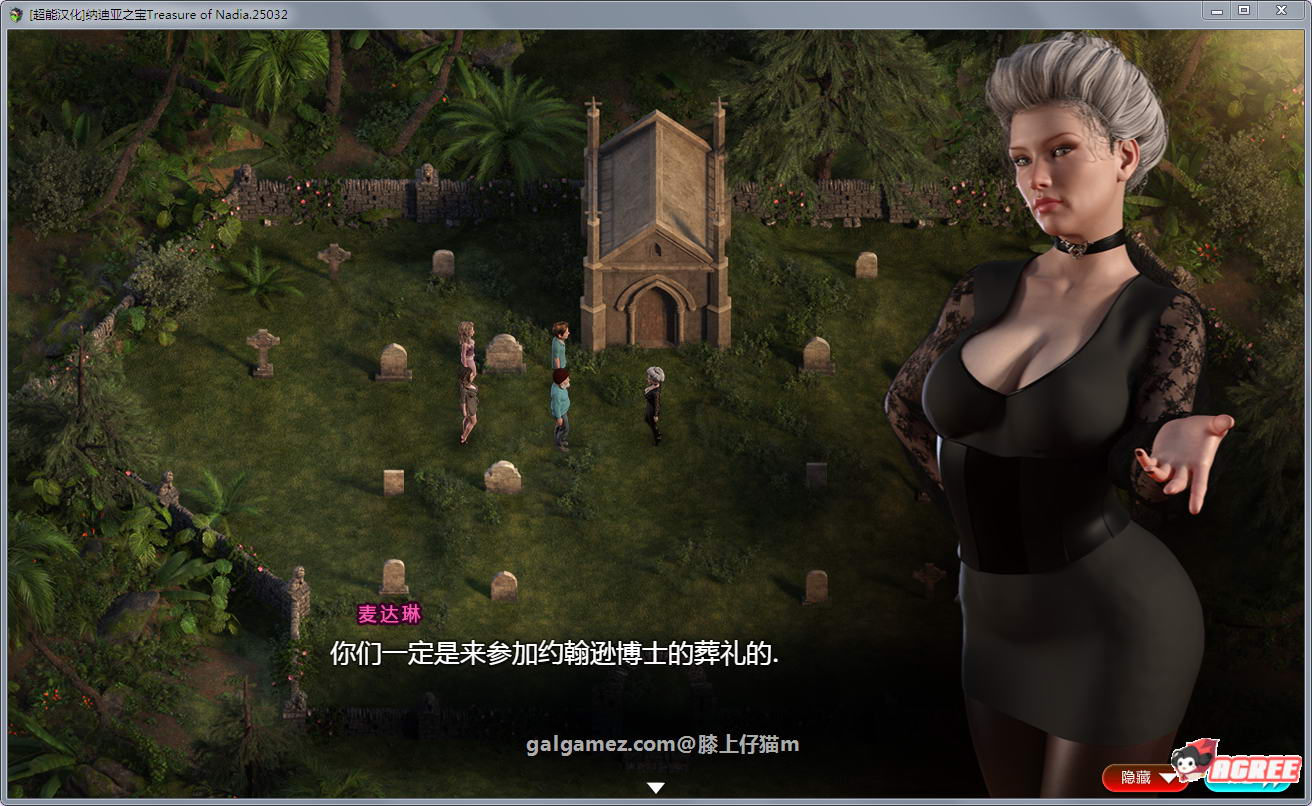Expand the window with the maximize button
1312x806 pixels.
[1244, 10]
